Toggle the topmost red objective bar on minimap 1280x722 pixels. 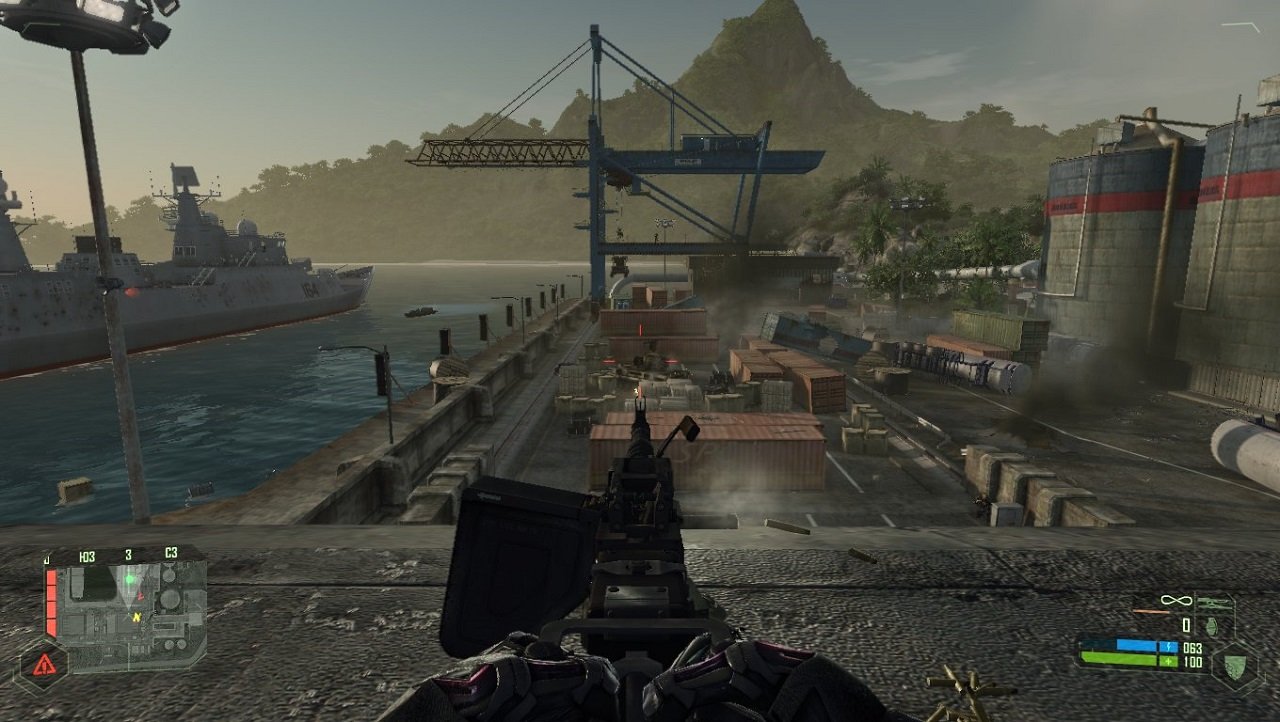click(x=51, y=579)
